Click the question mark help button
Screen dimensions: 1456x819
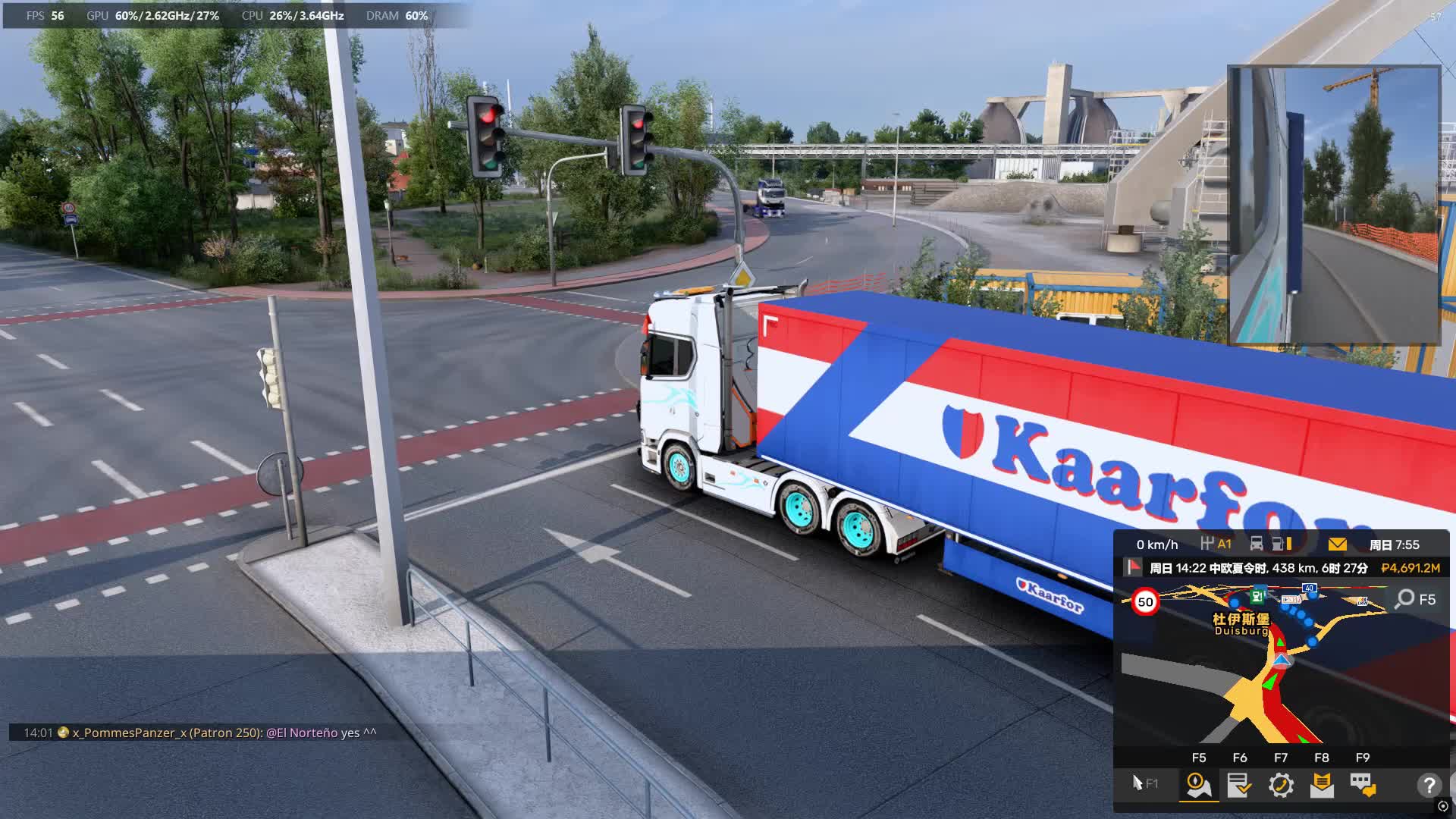(1429, 785)
